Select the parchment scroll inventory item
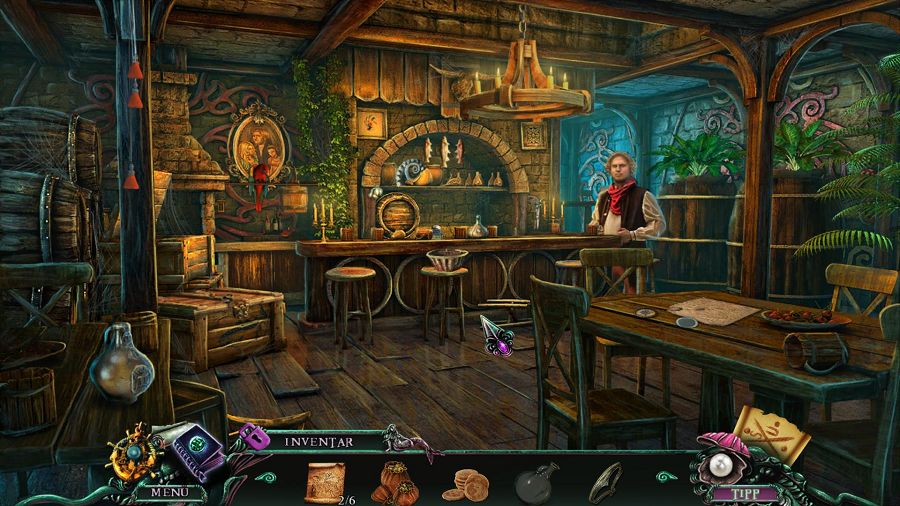The width and height of the screenshot is (900, 506). point(323,480)
